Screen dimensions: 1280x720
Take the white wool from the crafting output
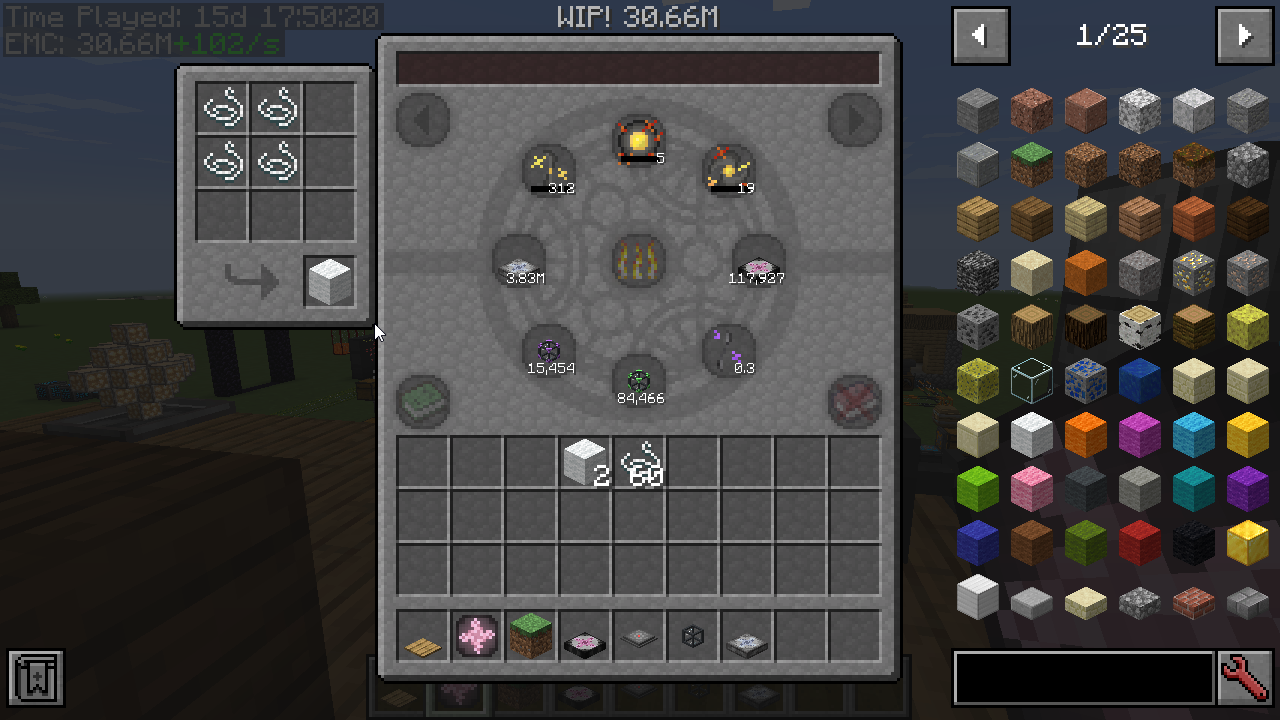point(330,281)
